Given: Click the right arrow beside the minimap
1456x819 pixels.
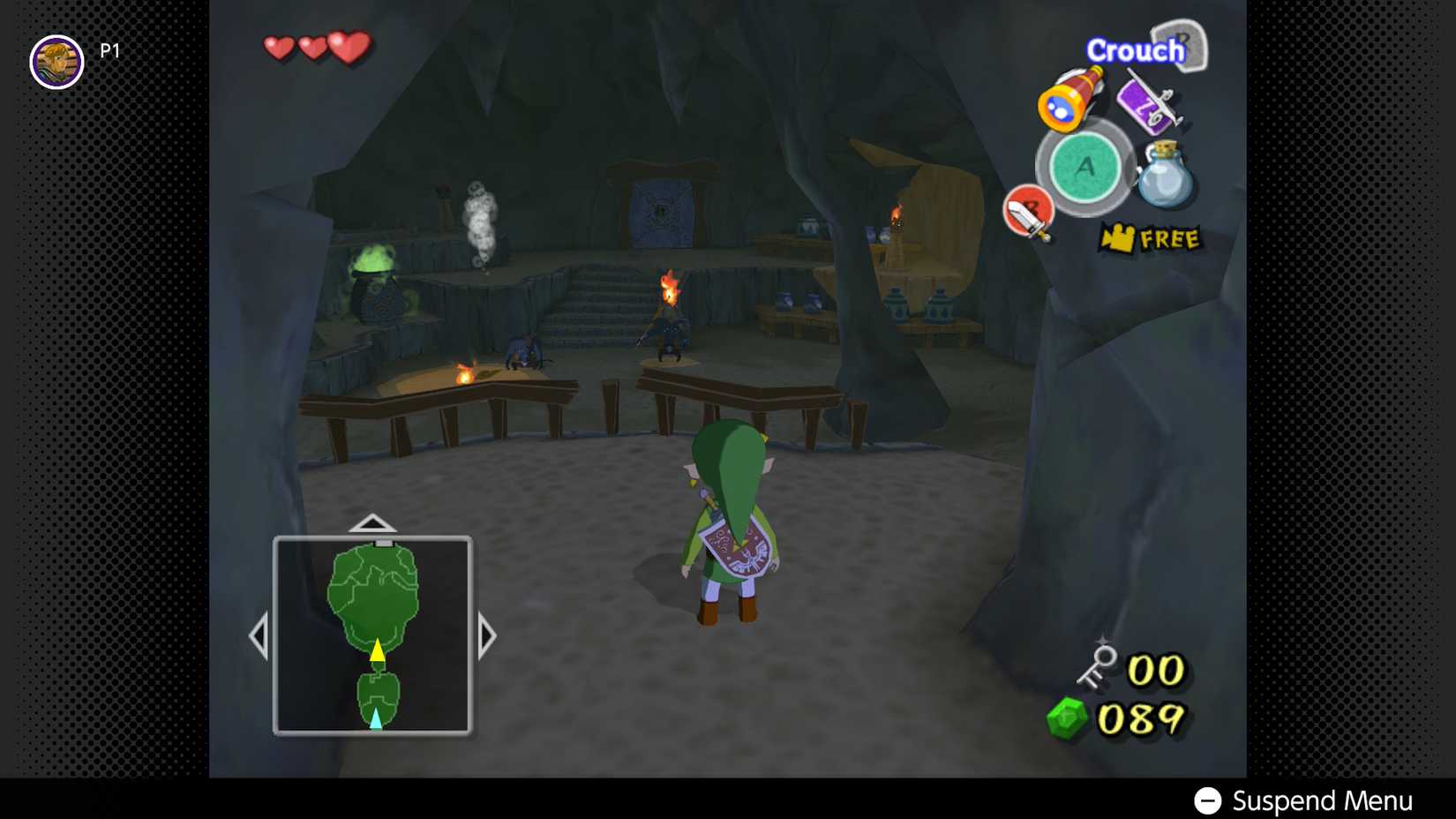Looking at the screenshot, I should coord(486,633).
